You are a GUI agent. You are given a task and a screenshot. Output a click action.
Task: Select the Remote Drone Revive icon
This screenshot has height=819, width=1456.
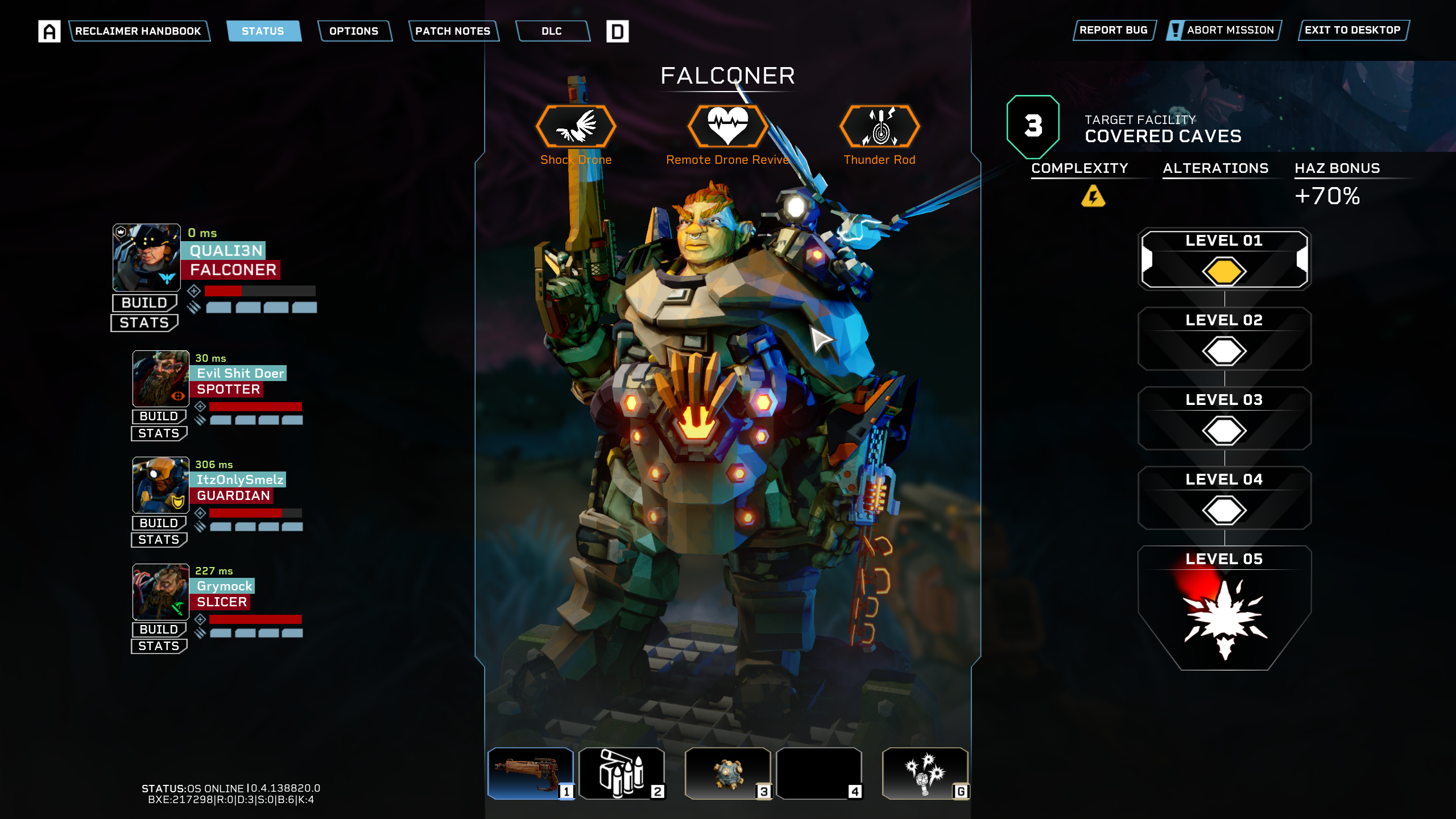pyautogui.click(x=727, y=126)
